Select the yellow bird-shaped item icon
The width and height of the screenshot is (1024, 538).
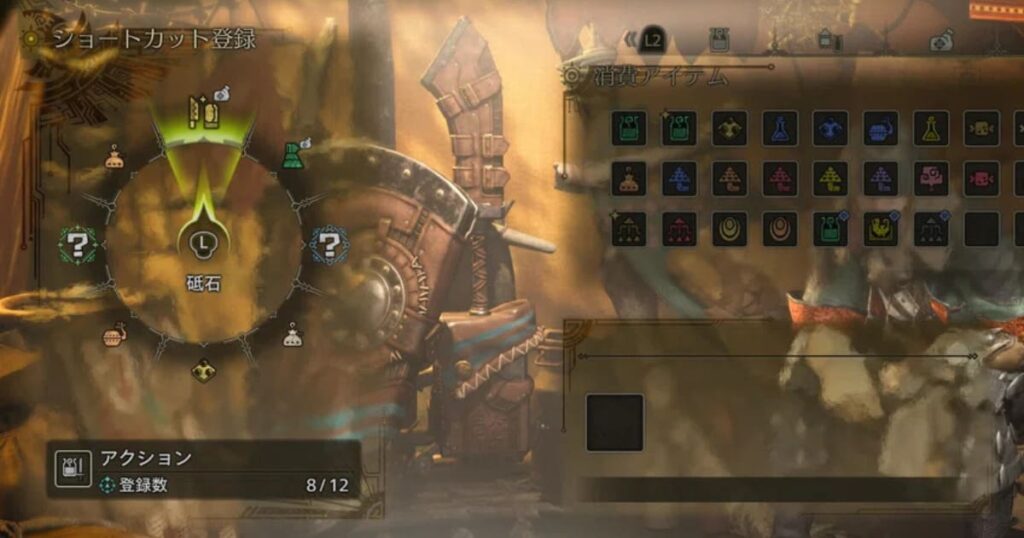[880, 229]
